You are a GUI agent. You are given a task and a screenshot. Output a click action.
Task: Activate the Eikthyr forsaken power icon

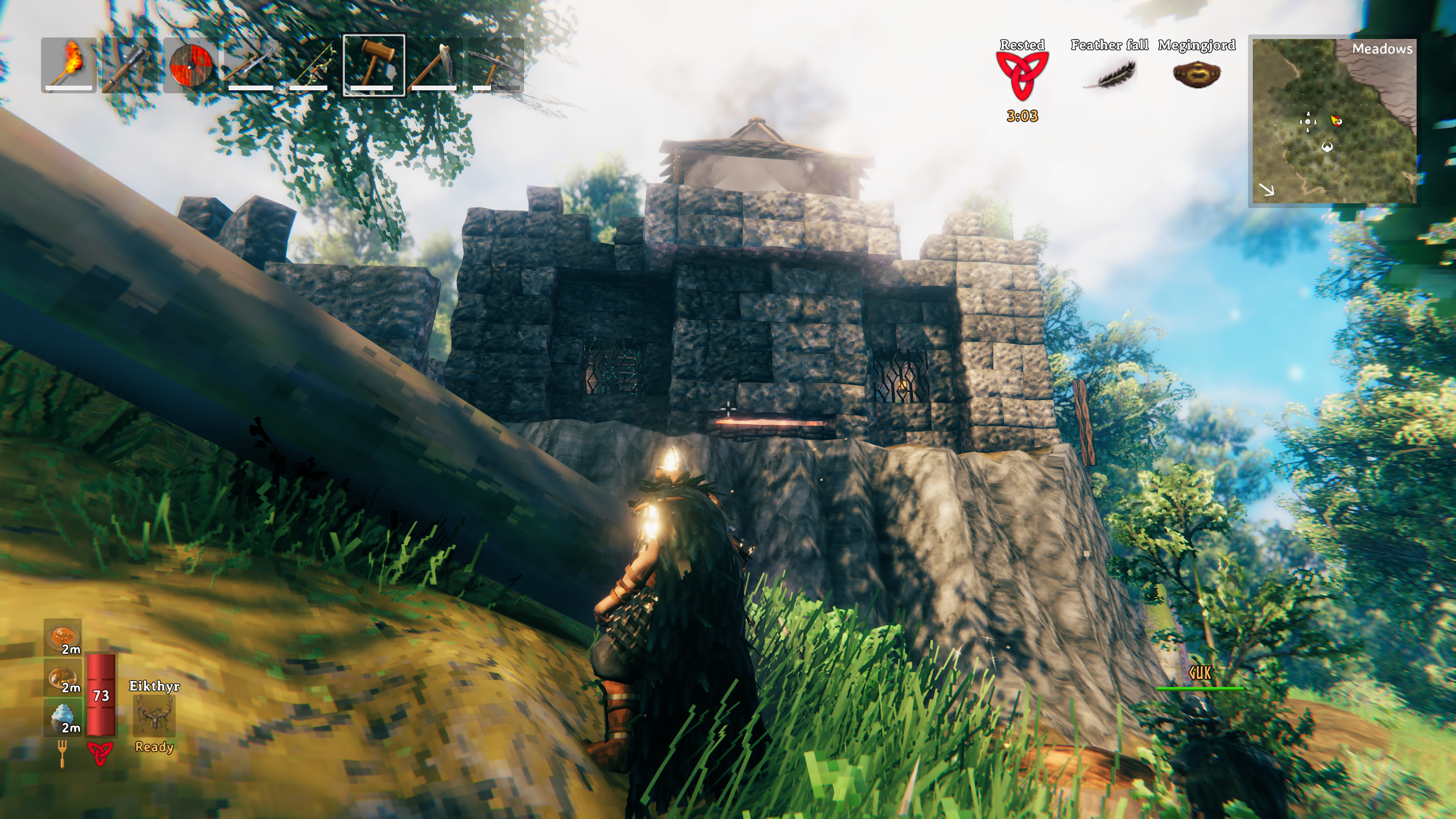(154, 715)
